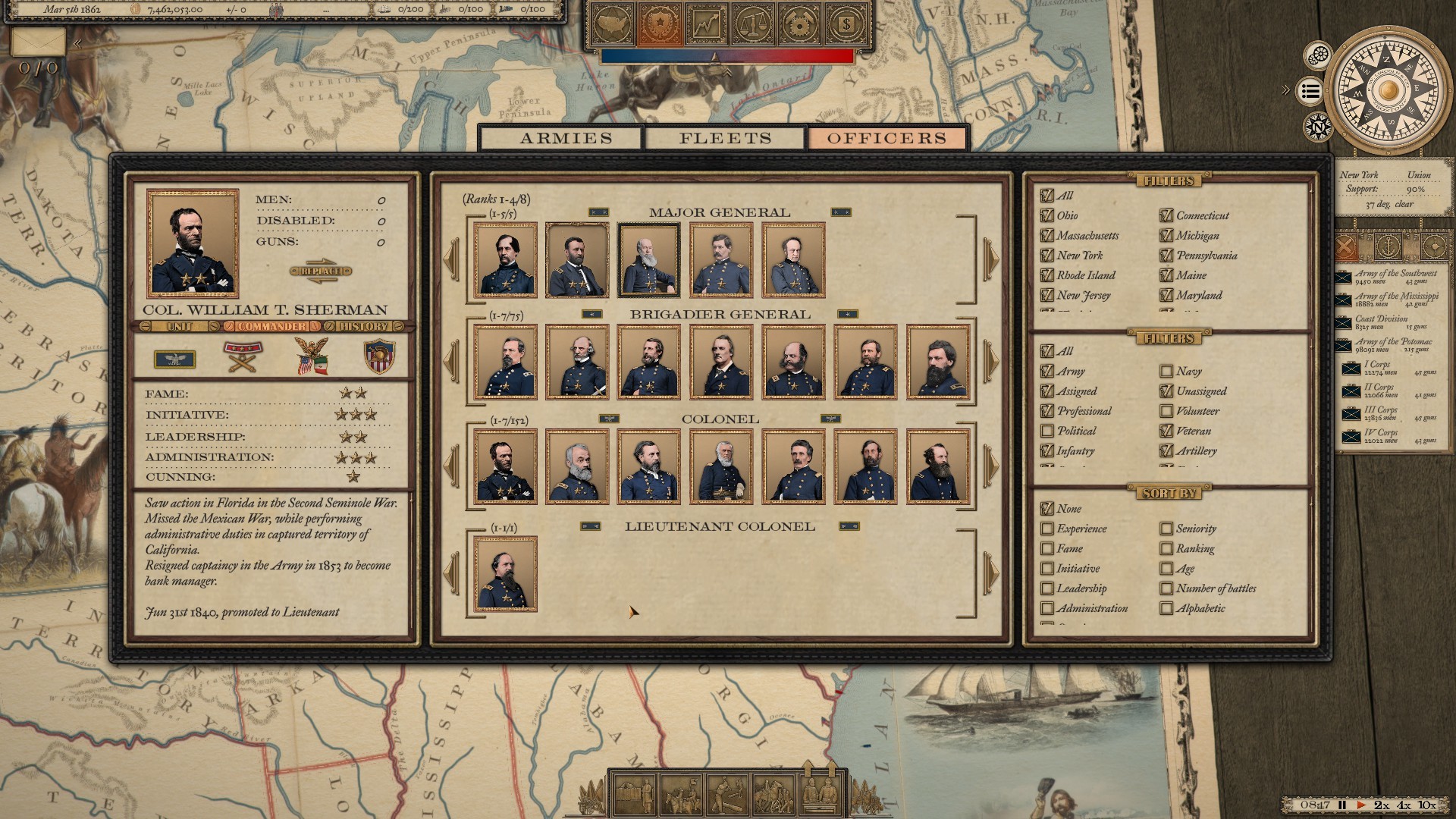Uncheck the Ohio state filter
Screen dimensions: 1456x819
point(1047,216)
